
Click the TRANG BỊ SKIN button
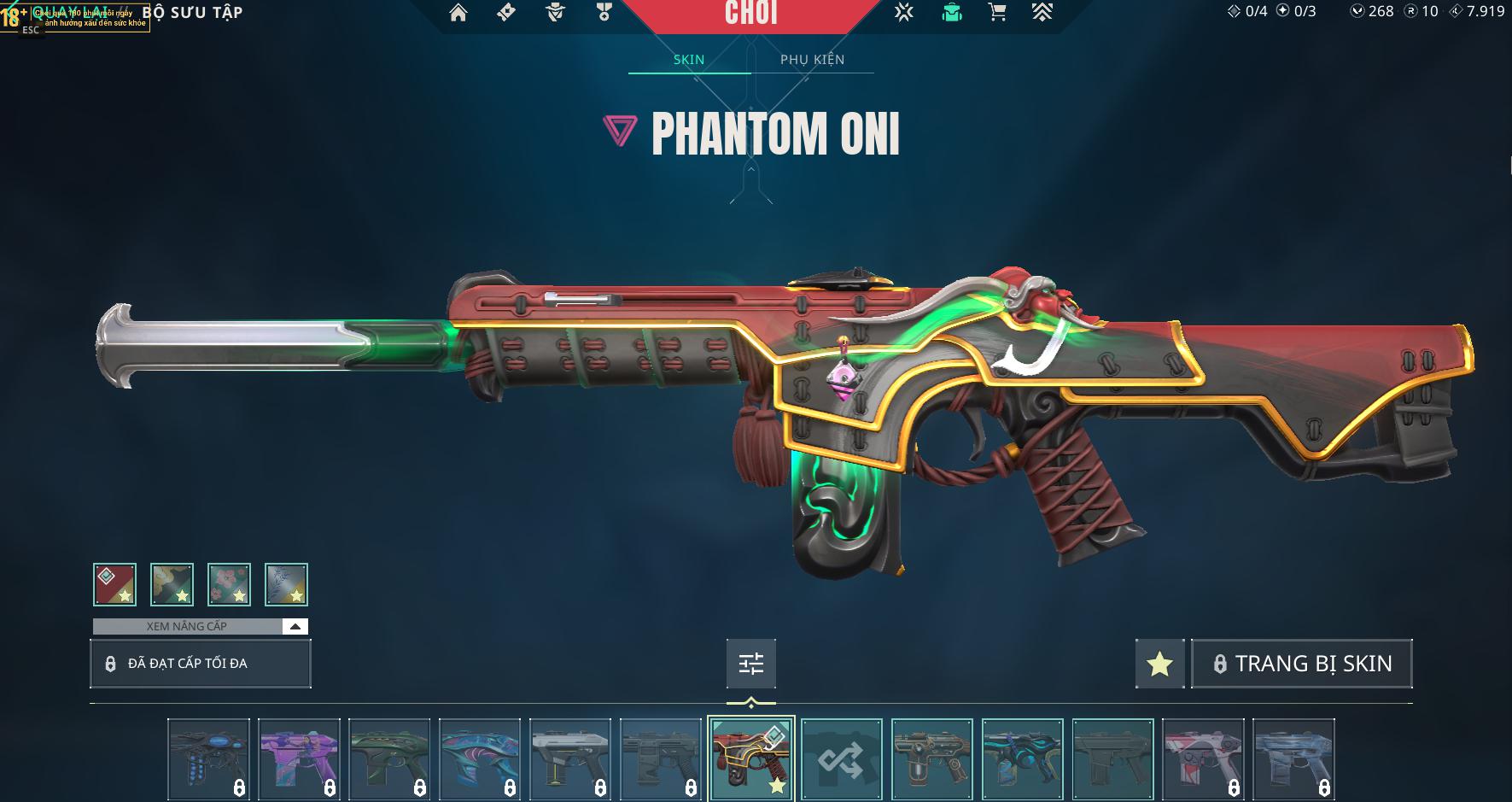point(1302,664)
